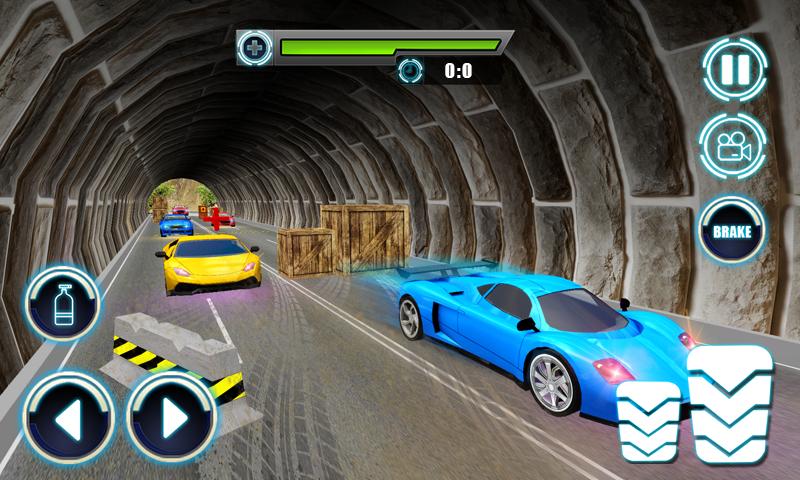
Task: Tap the larger chevron pedal
Action: (729, 404)
